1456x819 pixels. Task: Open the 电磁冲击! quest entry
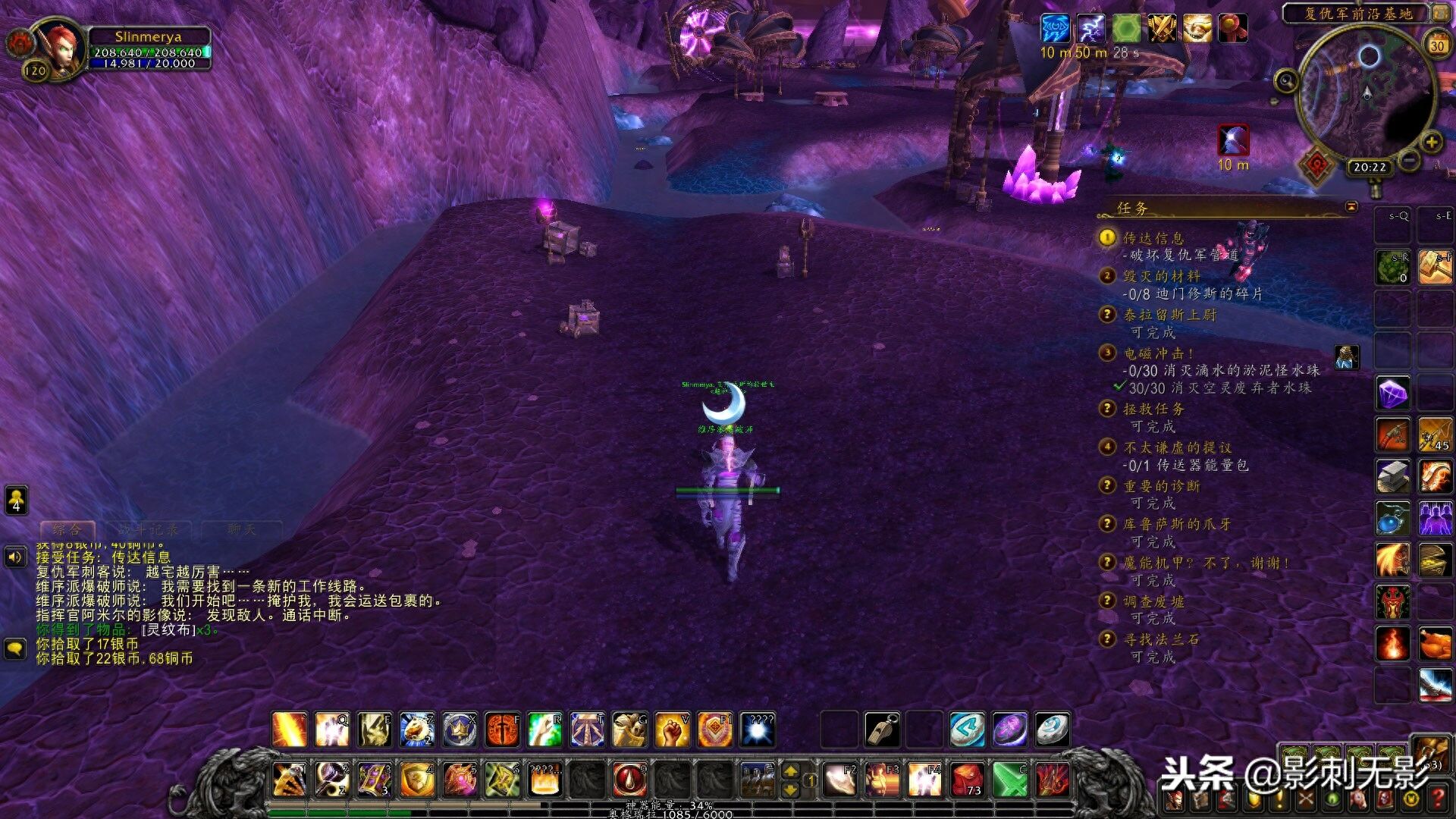click(1158, 353)
